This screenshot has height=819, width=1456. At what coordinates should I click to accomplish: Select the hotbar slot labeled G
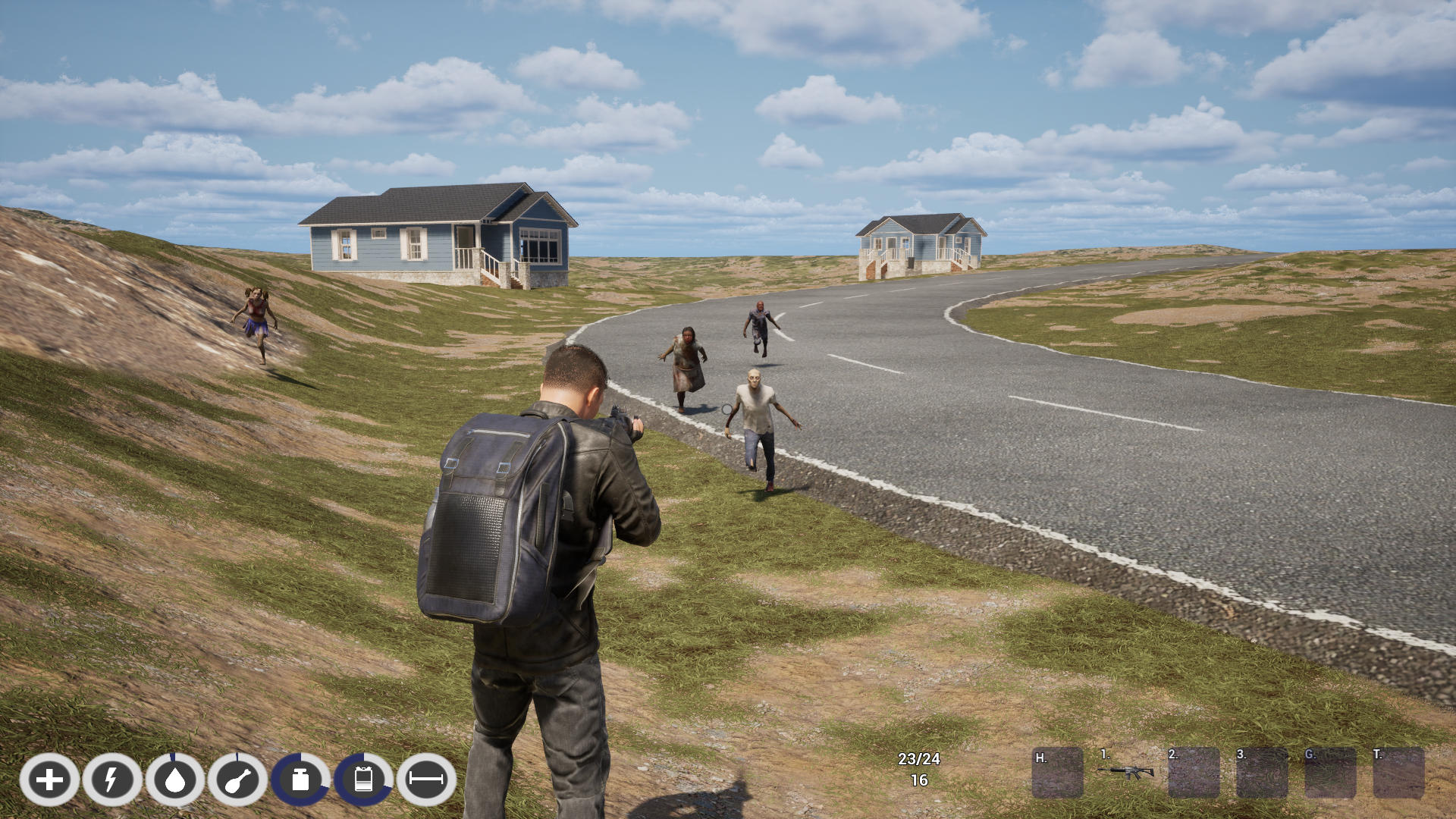[x=1330, y=773]
